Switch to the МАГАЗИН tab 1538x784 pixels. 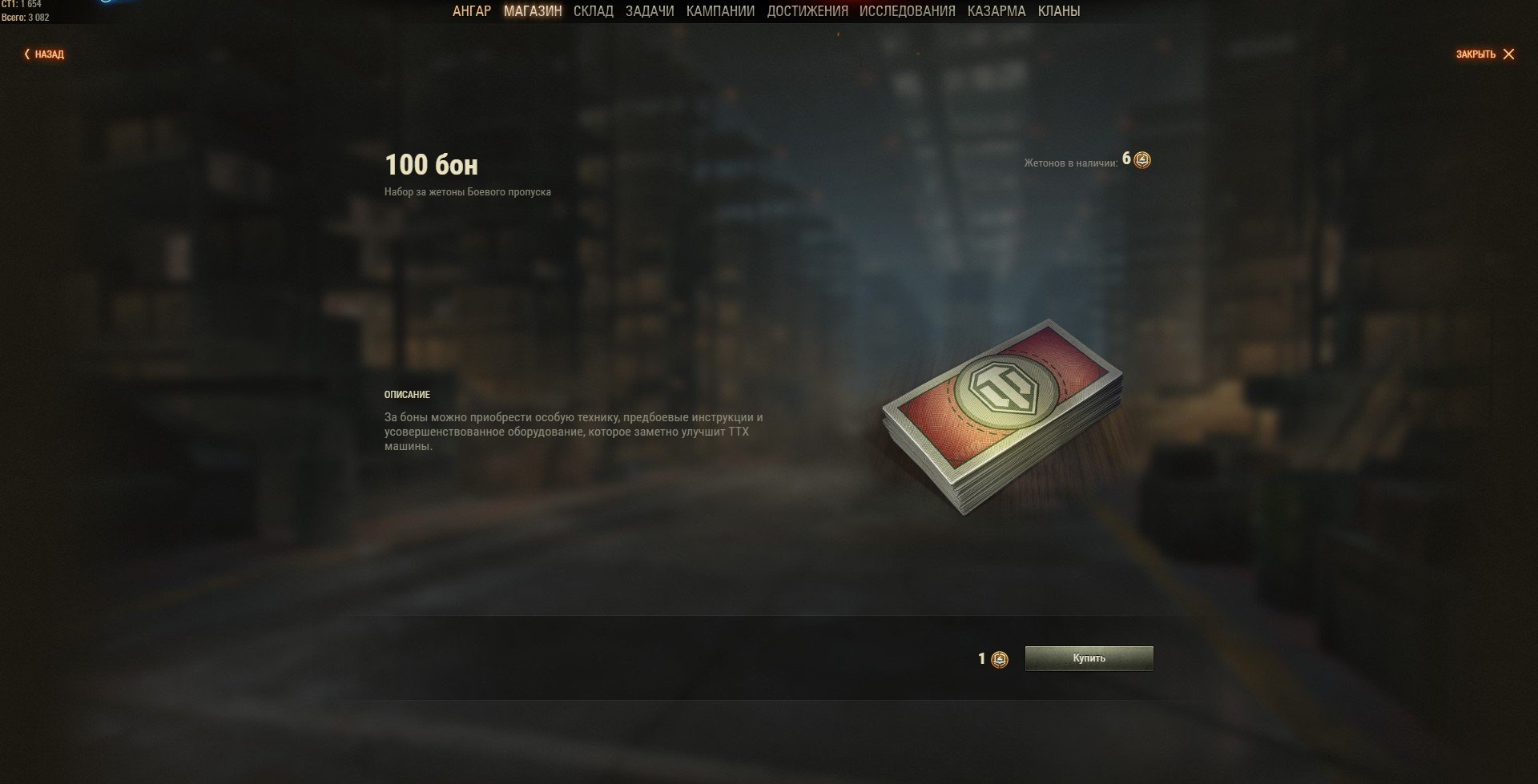[x=532, y=11]
